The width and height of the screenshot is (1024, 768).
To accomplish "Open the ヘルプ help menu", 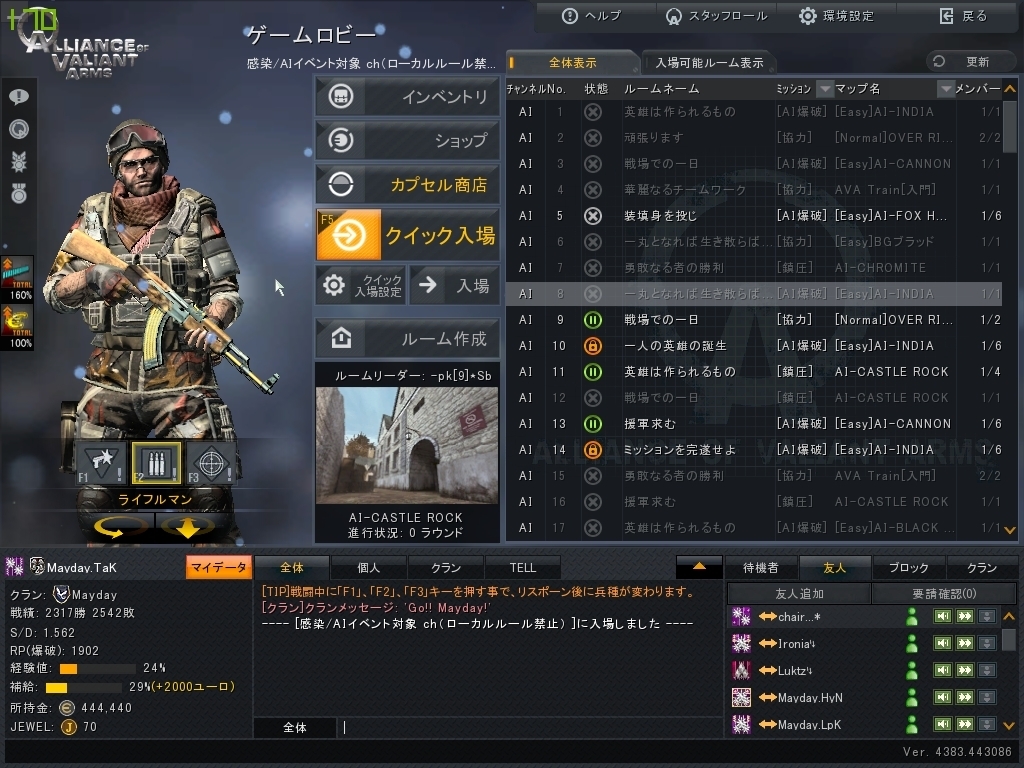I will [592, 16].
